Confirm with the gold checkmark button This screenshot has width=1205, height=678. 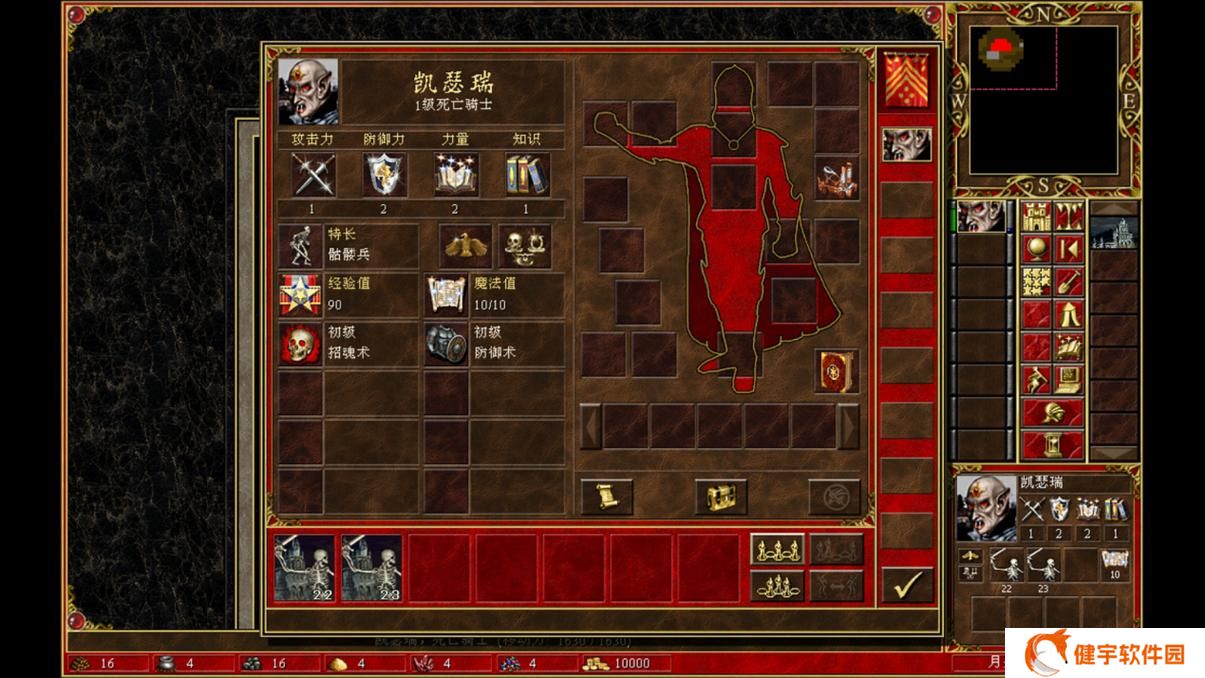907,585
